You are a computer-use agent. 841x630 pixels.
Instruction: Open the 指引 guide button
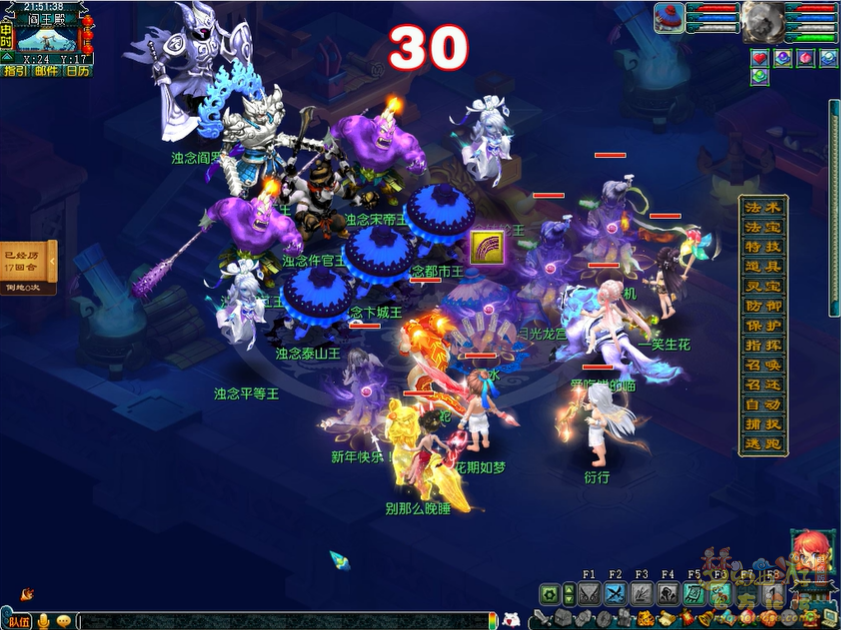tap(15, 71)
